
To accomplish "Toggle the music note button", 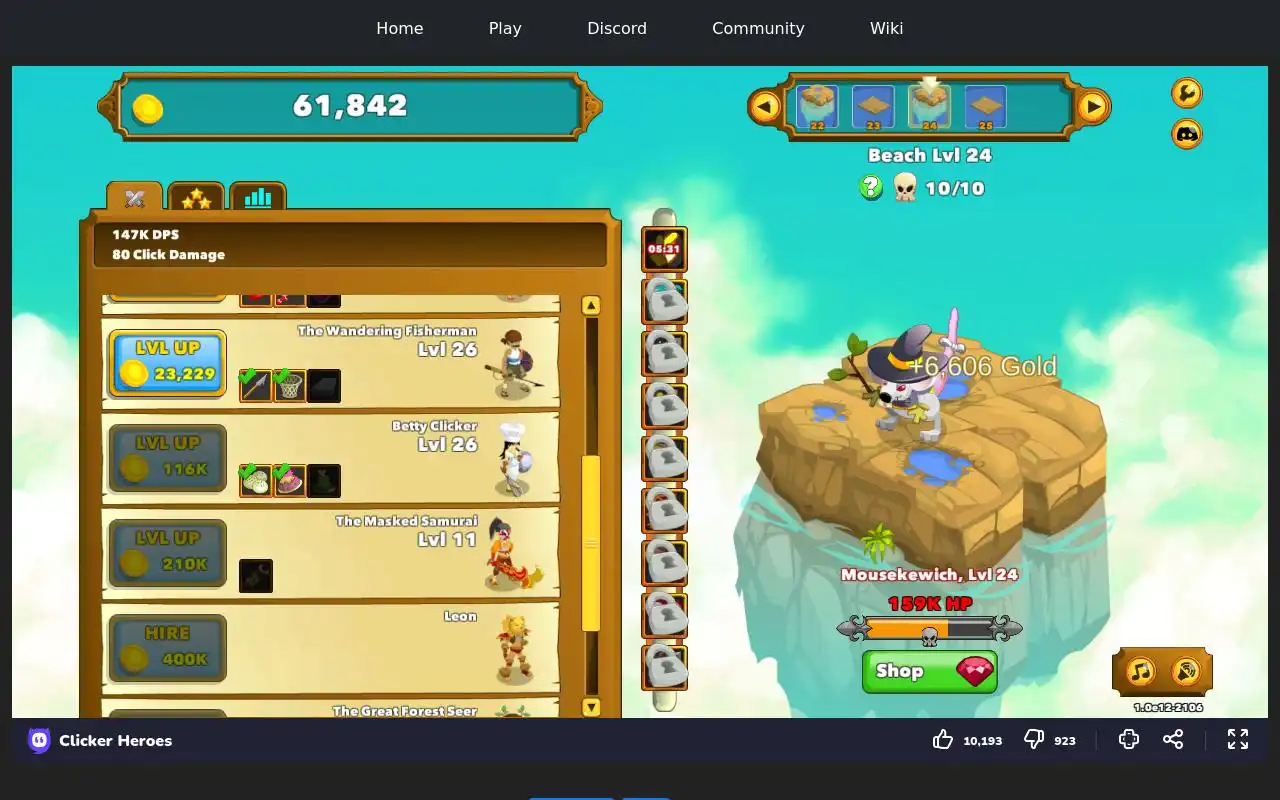I will (x=1141, y=671).
